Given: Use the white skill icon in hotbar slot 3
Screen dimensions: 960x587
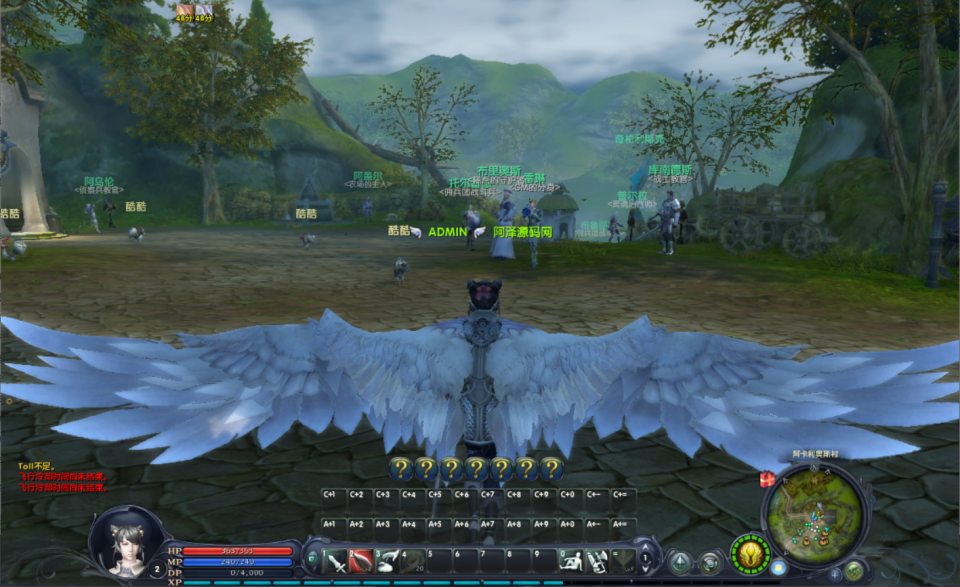Looking at the screenshot, I should (387, 561).
